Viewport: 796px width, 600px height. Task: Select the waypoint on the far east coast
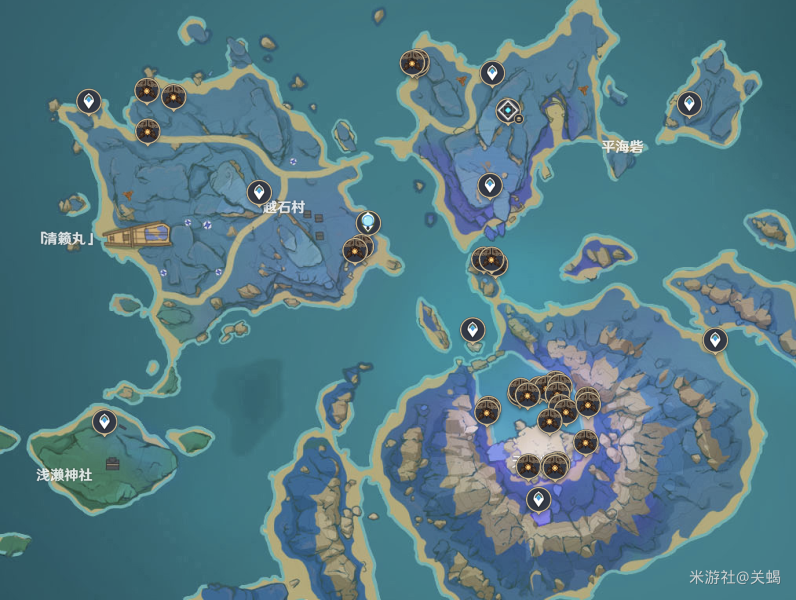coord(714,339)
